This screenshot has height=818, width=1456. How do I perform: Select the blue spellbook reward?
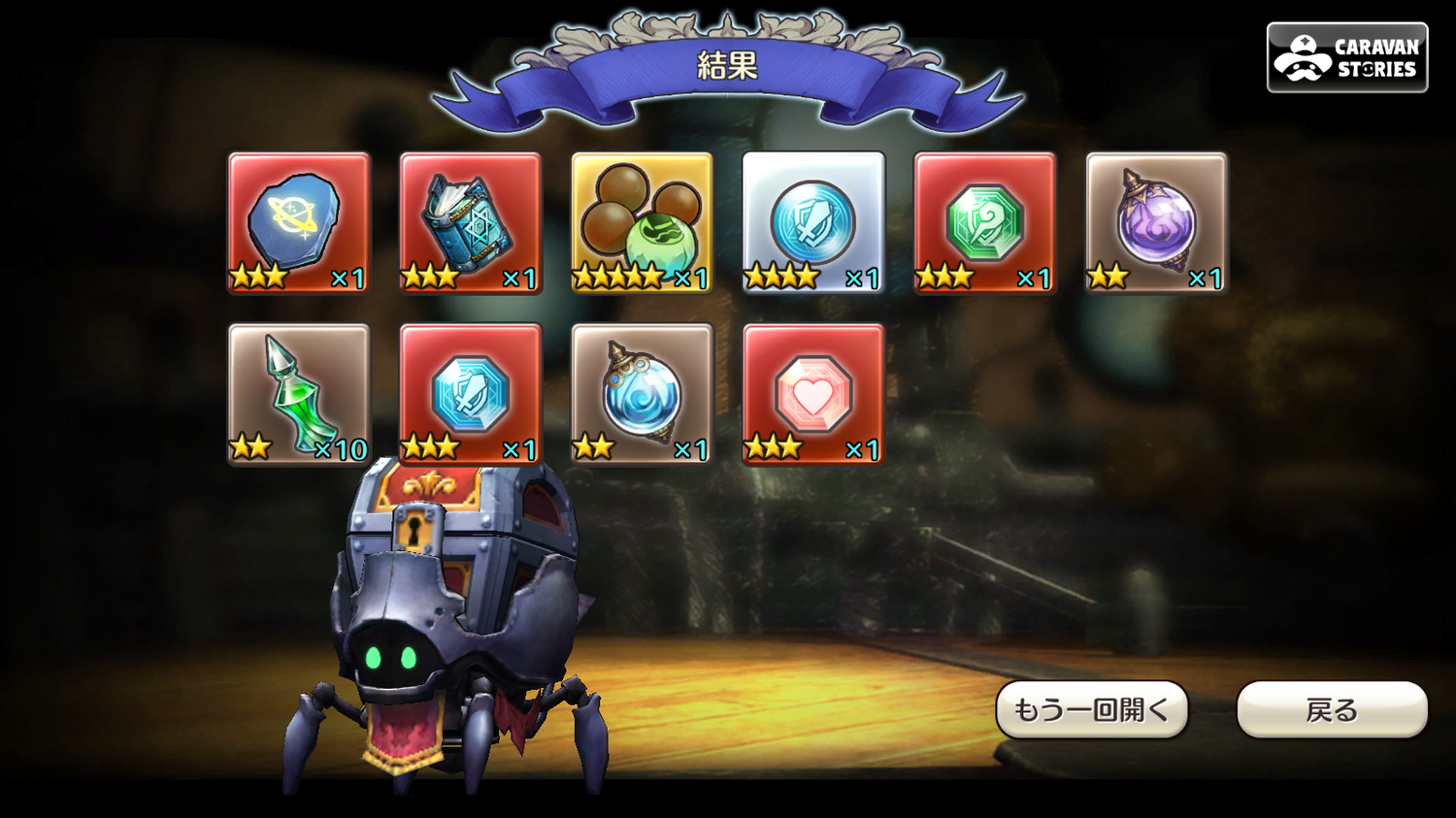[471, 222]
